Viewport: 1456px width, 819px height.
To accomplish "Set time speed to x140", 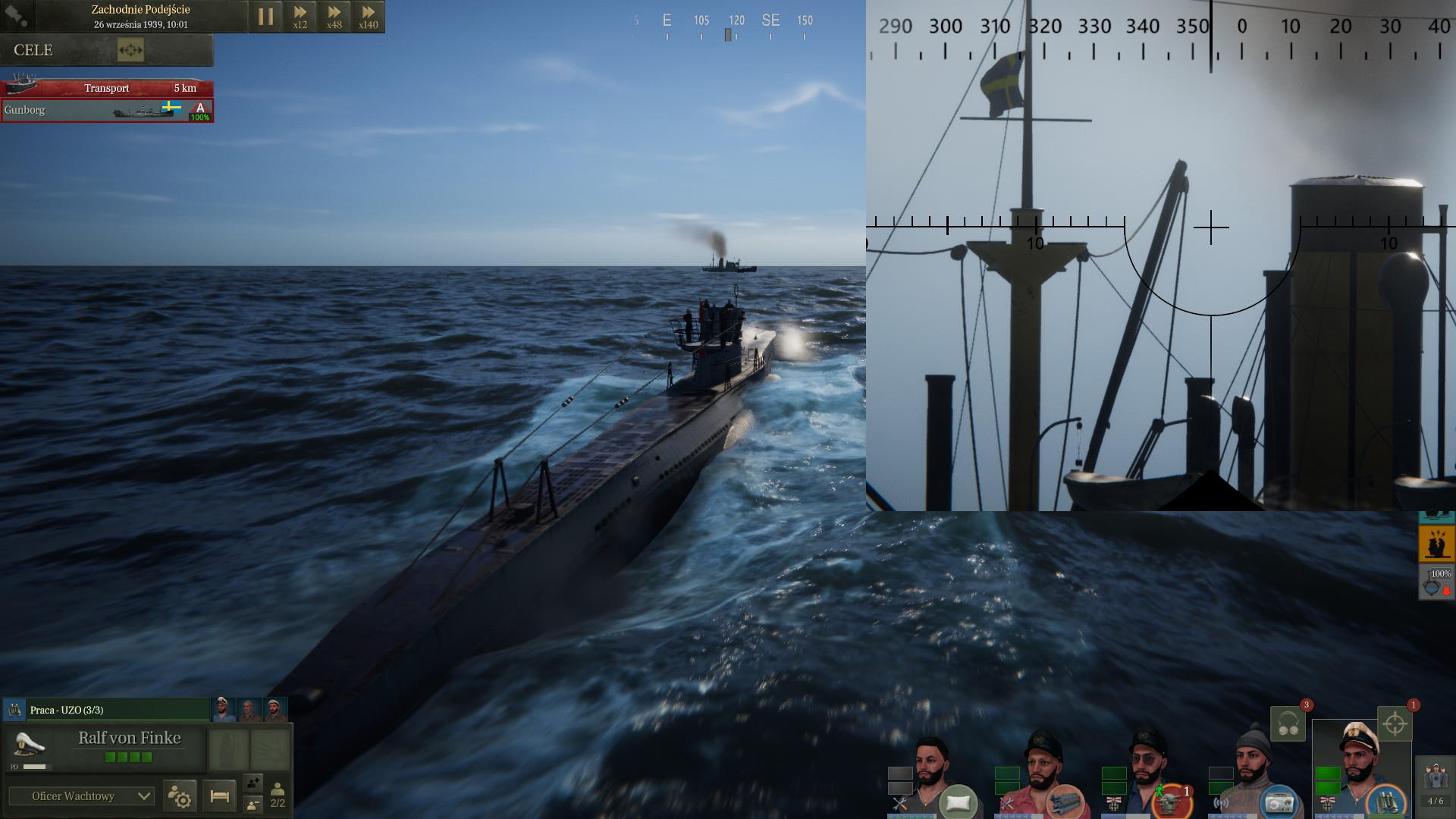I will [368, 16].
